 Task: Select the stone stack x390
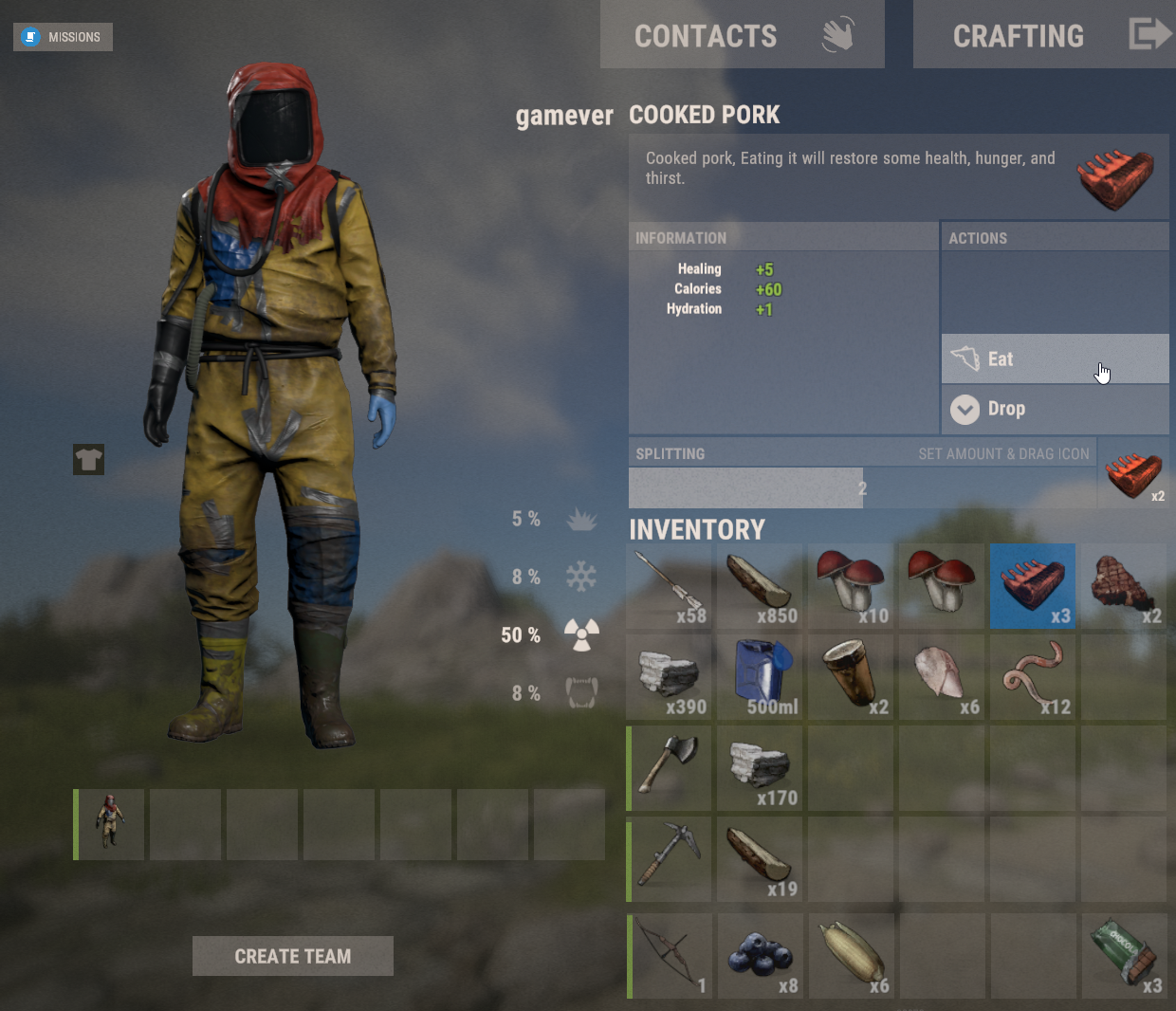coord(670,677)
